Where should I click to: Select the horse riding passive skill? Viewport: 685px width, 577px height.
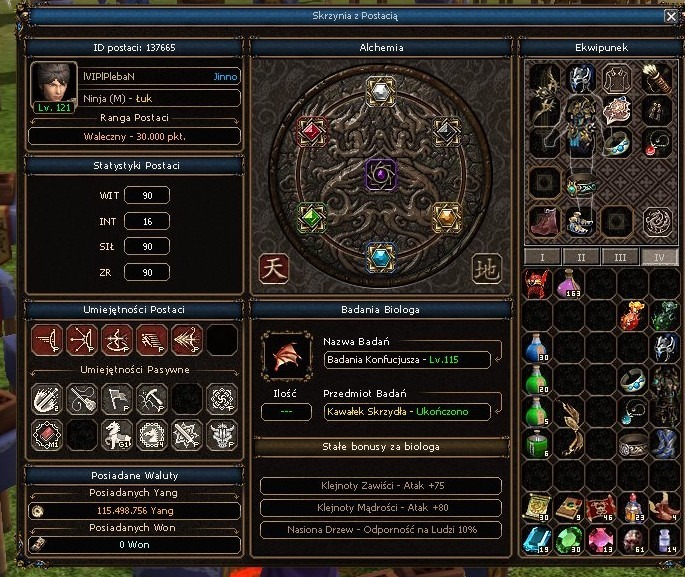click(116, 433)
